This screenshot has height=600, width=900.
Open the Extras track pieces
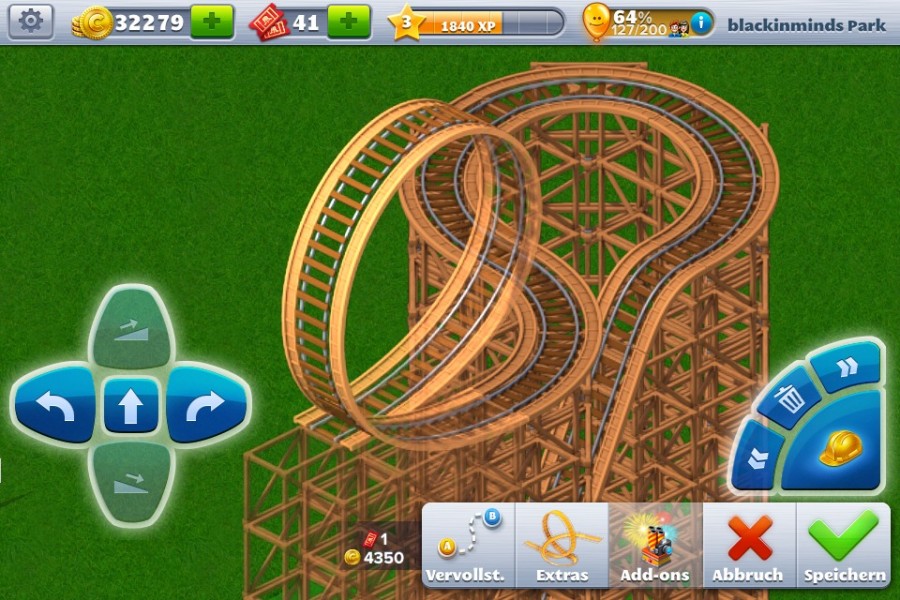(x=562, y=545)
